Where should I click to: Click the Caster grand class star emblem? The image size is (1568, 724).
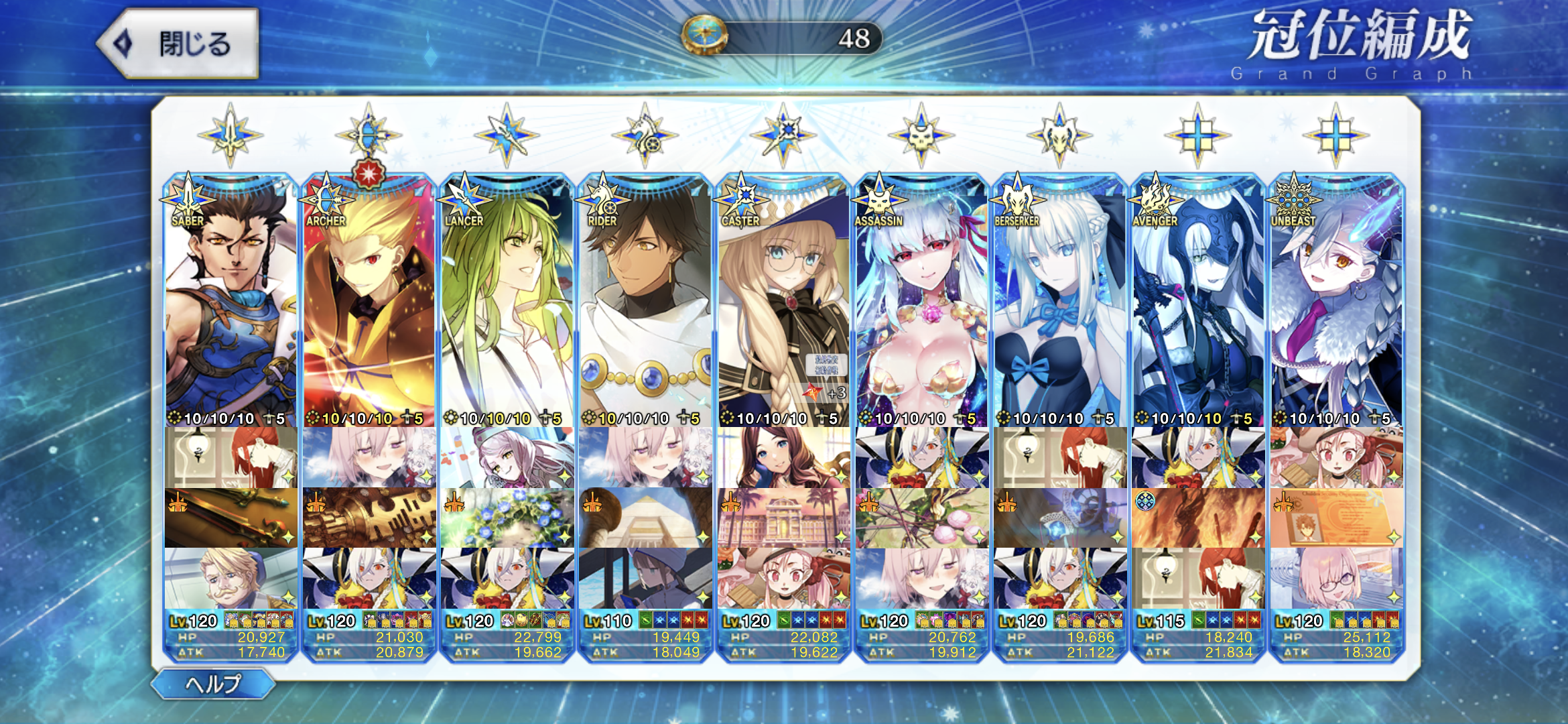[x=783, y=135]
